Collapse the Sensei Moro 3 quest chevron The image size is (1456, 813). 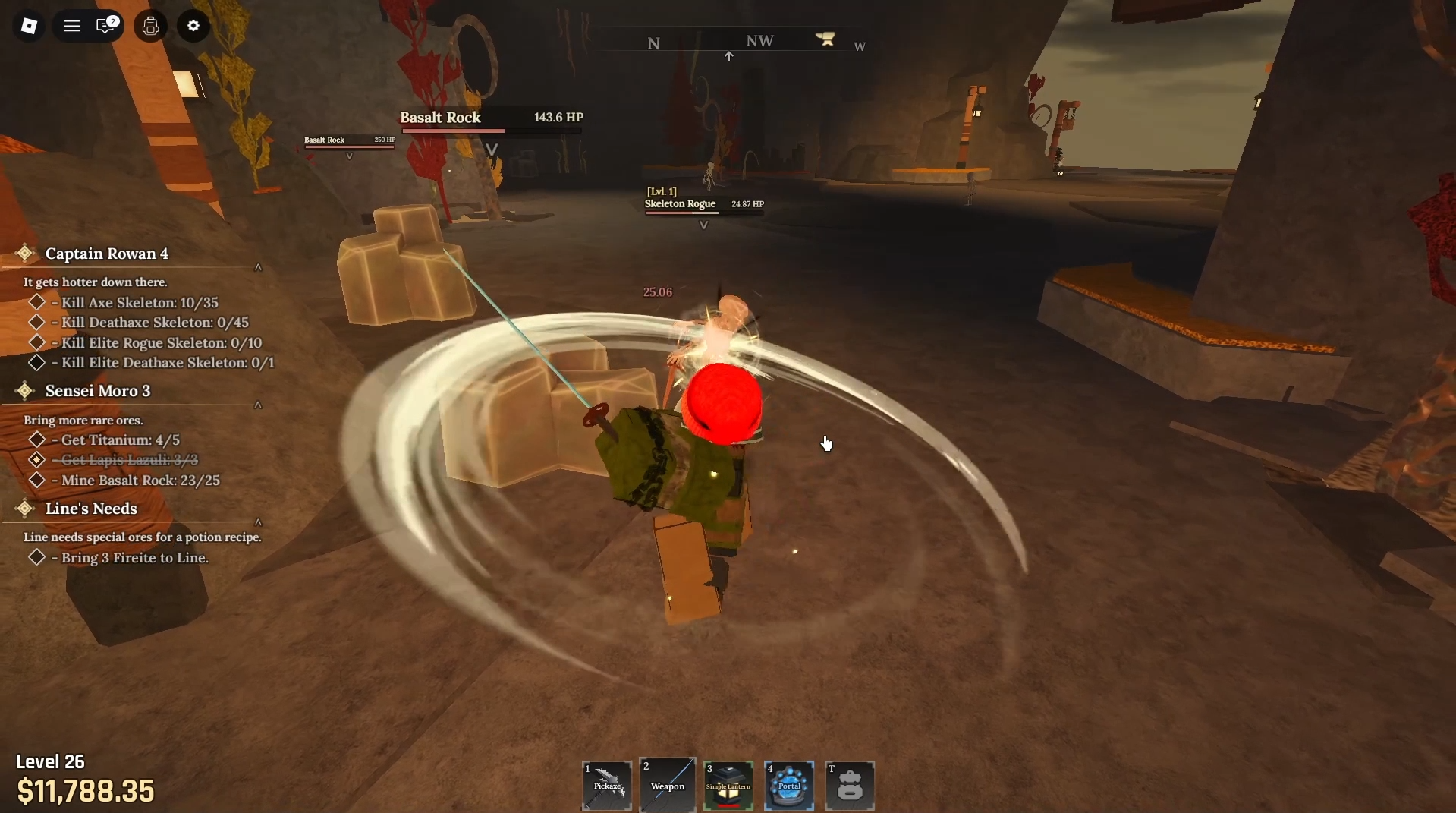tap(258, 405)
